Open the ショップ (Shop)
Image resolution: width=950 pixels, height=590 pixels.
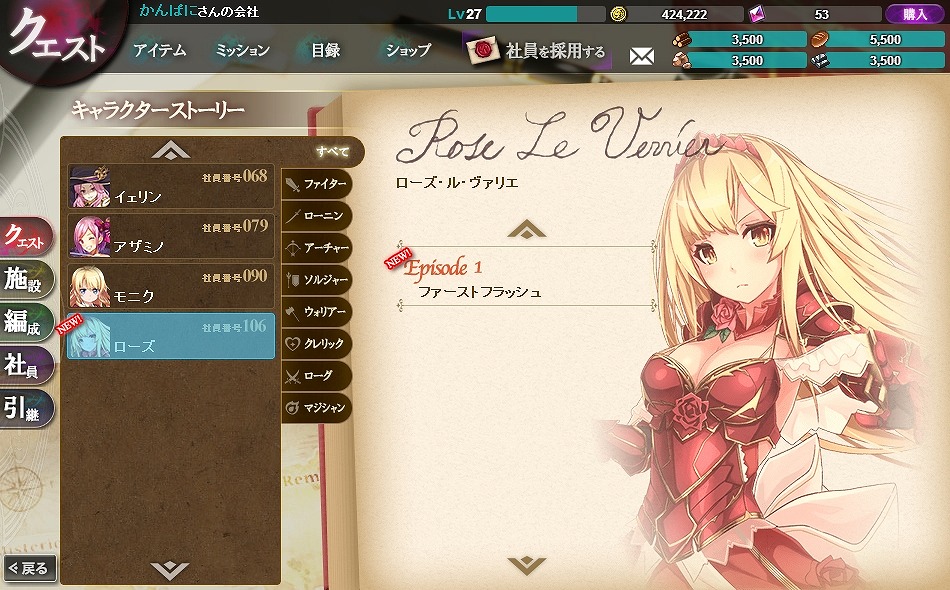click(408, 50)
